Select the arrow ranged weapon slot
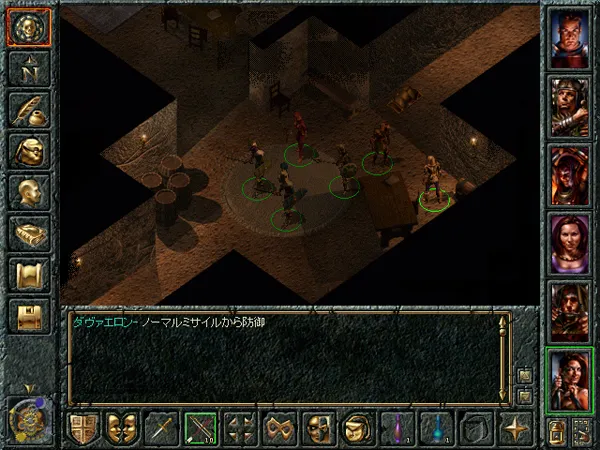The height and width of the screenshot is (450, 600). pyautogui.click(x=201, y=428)
